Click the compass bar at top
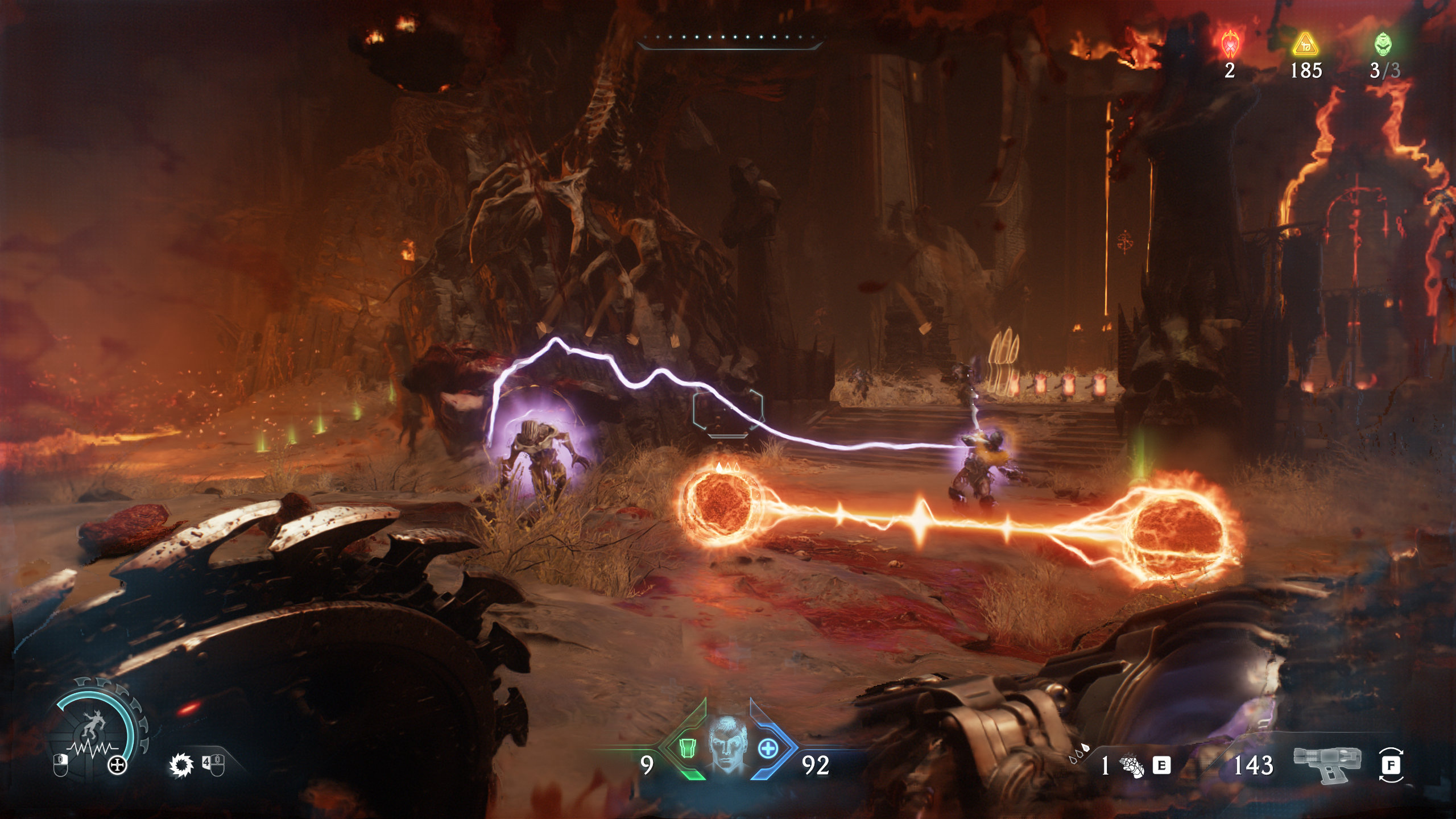Screen dimensions: 1456x819 730,39
